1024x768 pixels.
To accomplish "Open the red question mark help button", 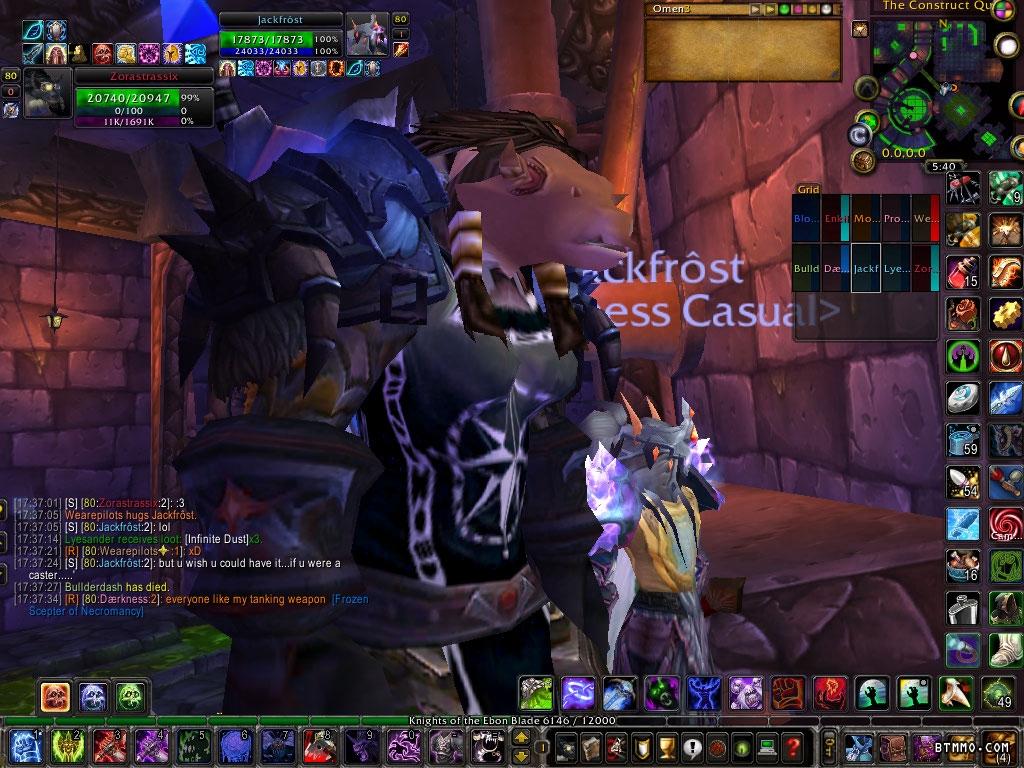I will coord(792,746).
